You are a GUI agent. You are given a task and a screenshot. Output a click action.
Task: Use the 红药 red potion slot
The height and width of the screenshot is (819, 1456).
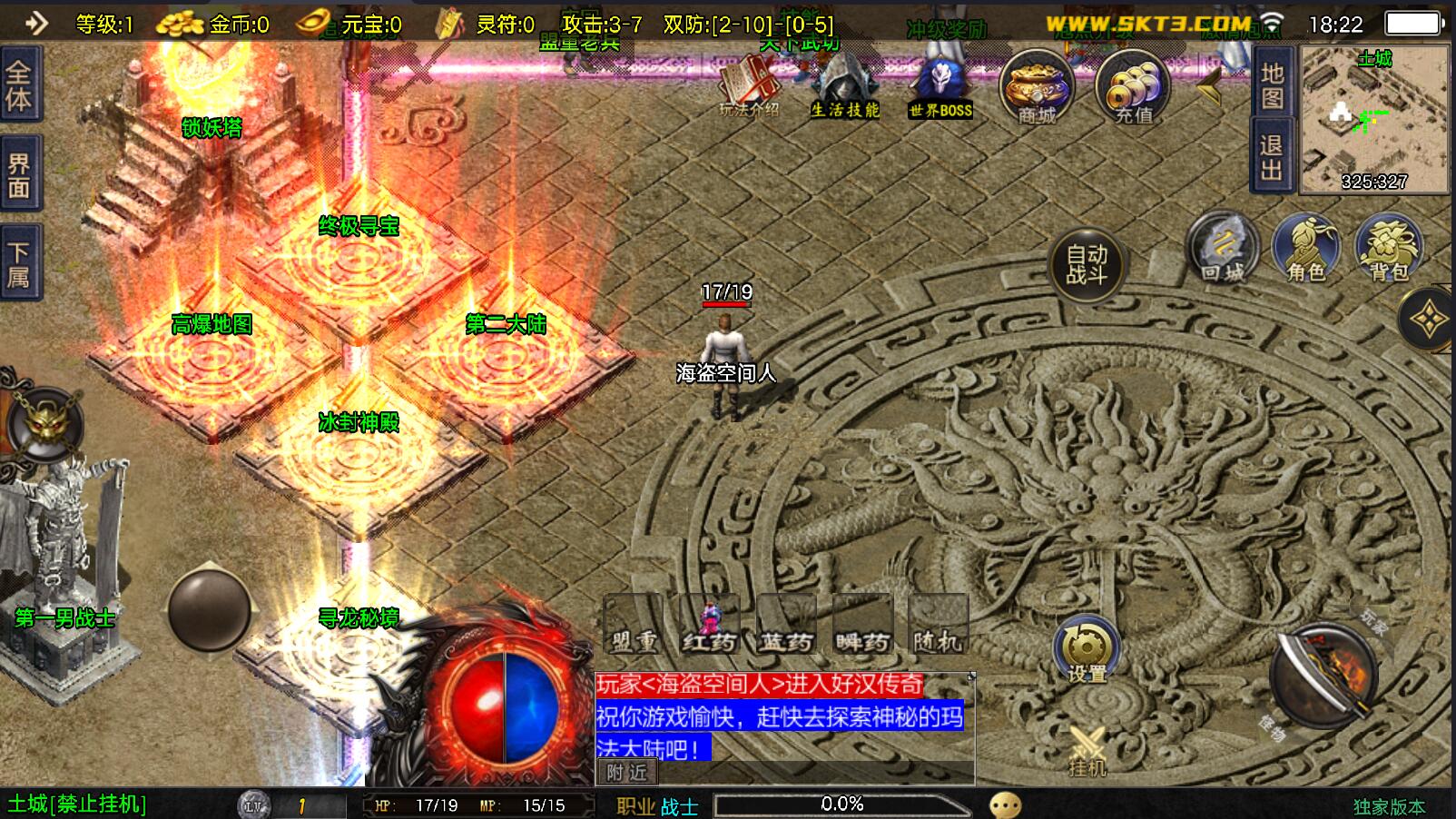710,625
